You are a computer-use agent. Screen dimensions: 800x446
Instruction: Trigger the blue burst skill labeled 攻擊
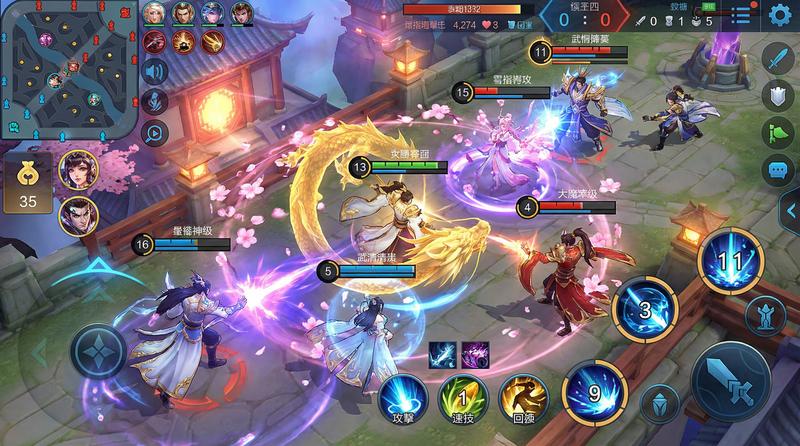click(404, 396)
